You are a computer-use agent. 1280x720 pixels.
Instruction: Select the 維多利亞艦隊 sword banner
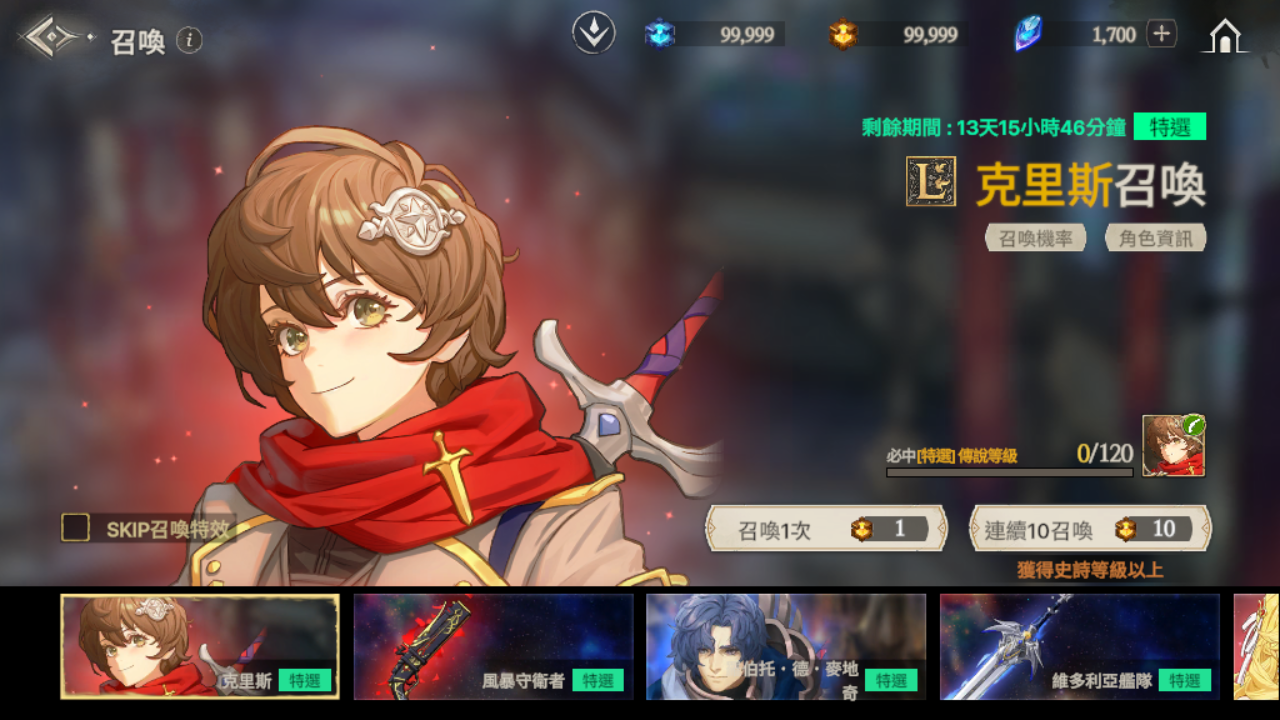point(1079,646)
